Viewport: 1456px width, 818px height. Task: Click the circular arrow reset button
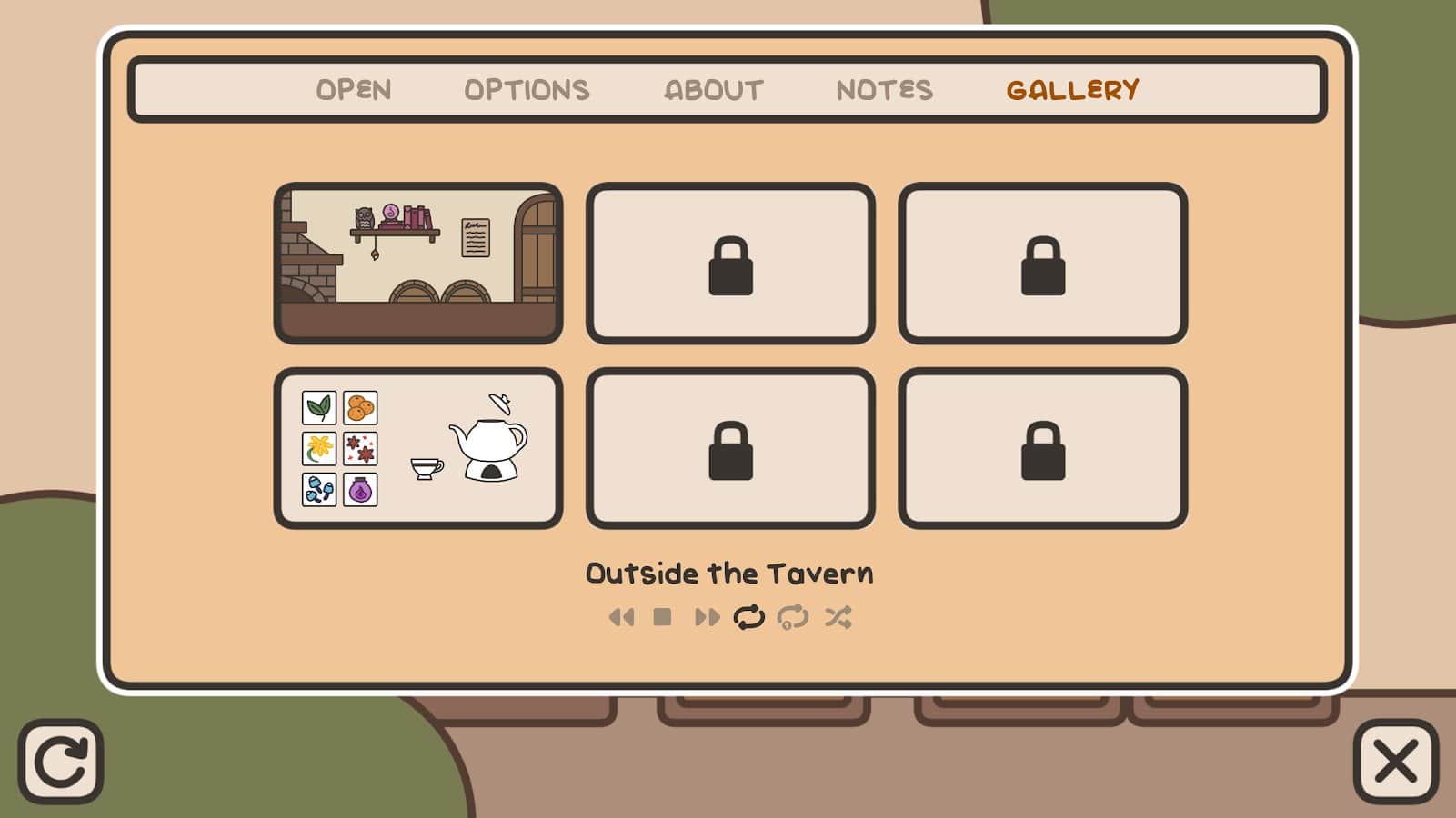[61, 762]
